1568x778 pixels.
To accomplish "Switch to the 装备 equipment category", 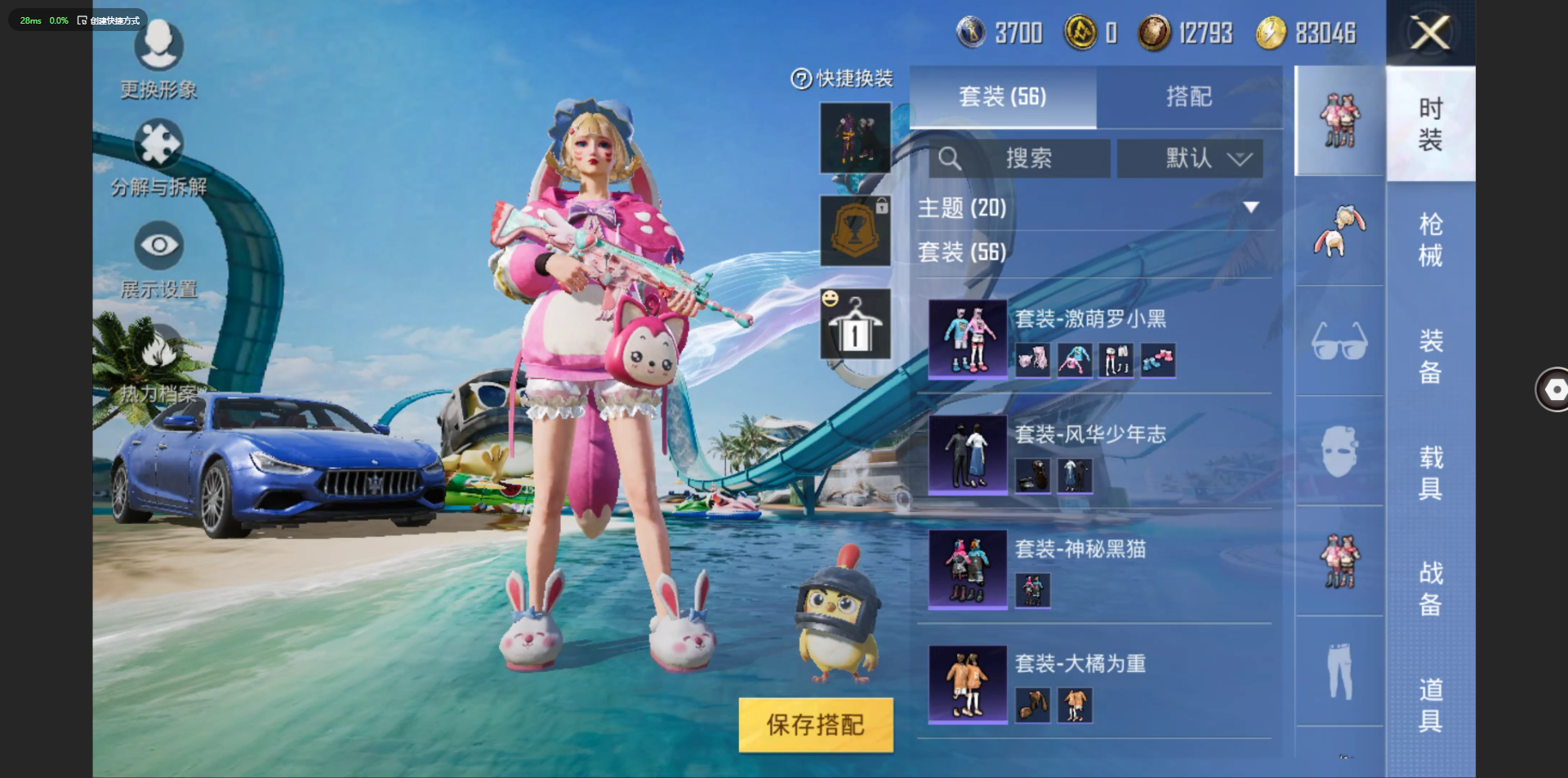I will click(x=1430, y=356).
